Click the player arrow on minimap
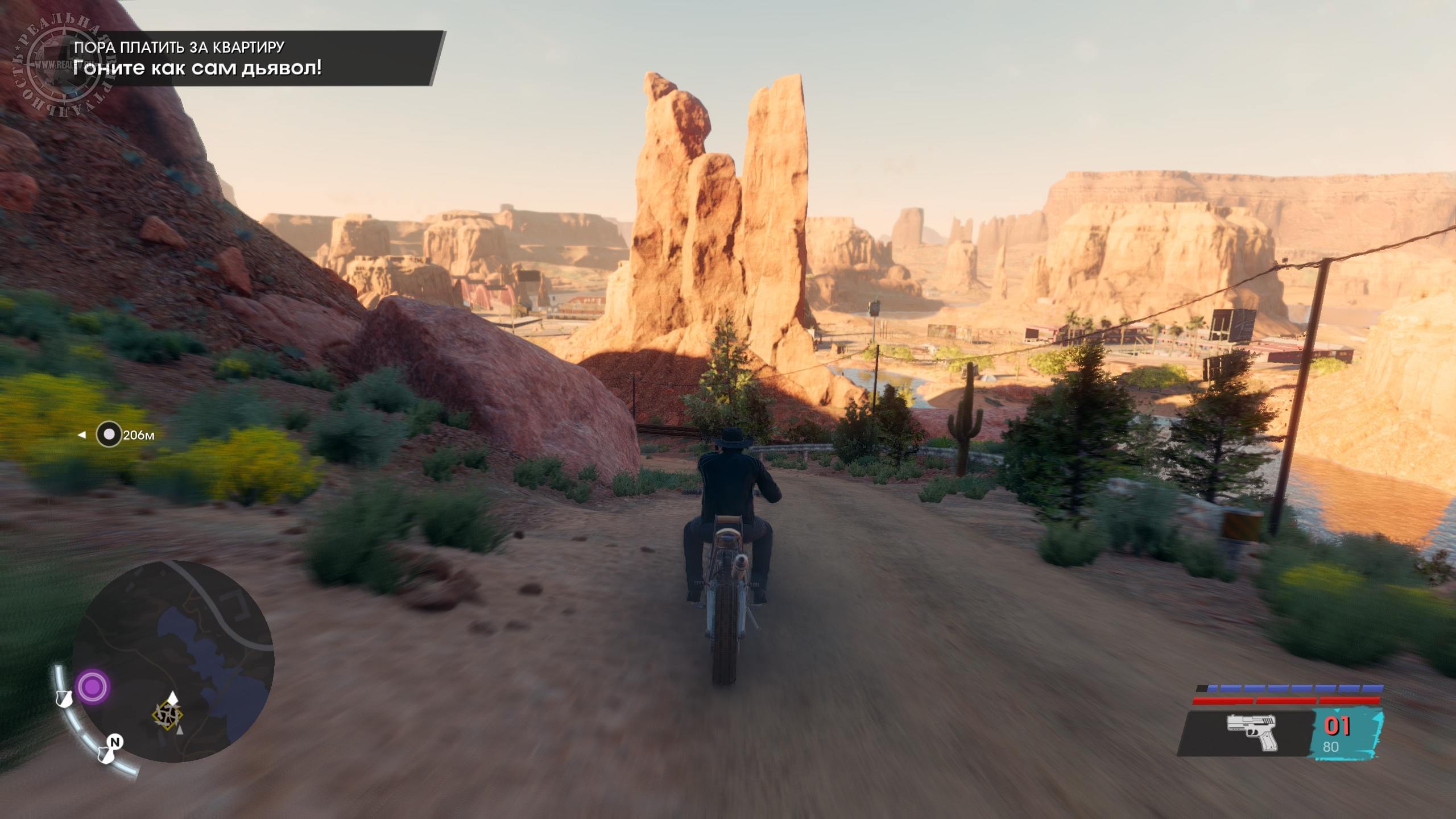This screenshot has width=1456, height=819. coord(171,699)
